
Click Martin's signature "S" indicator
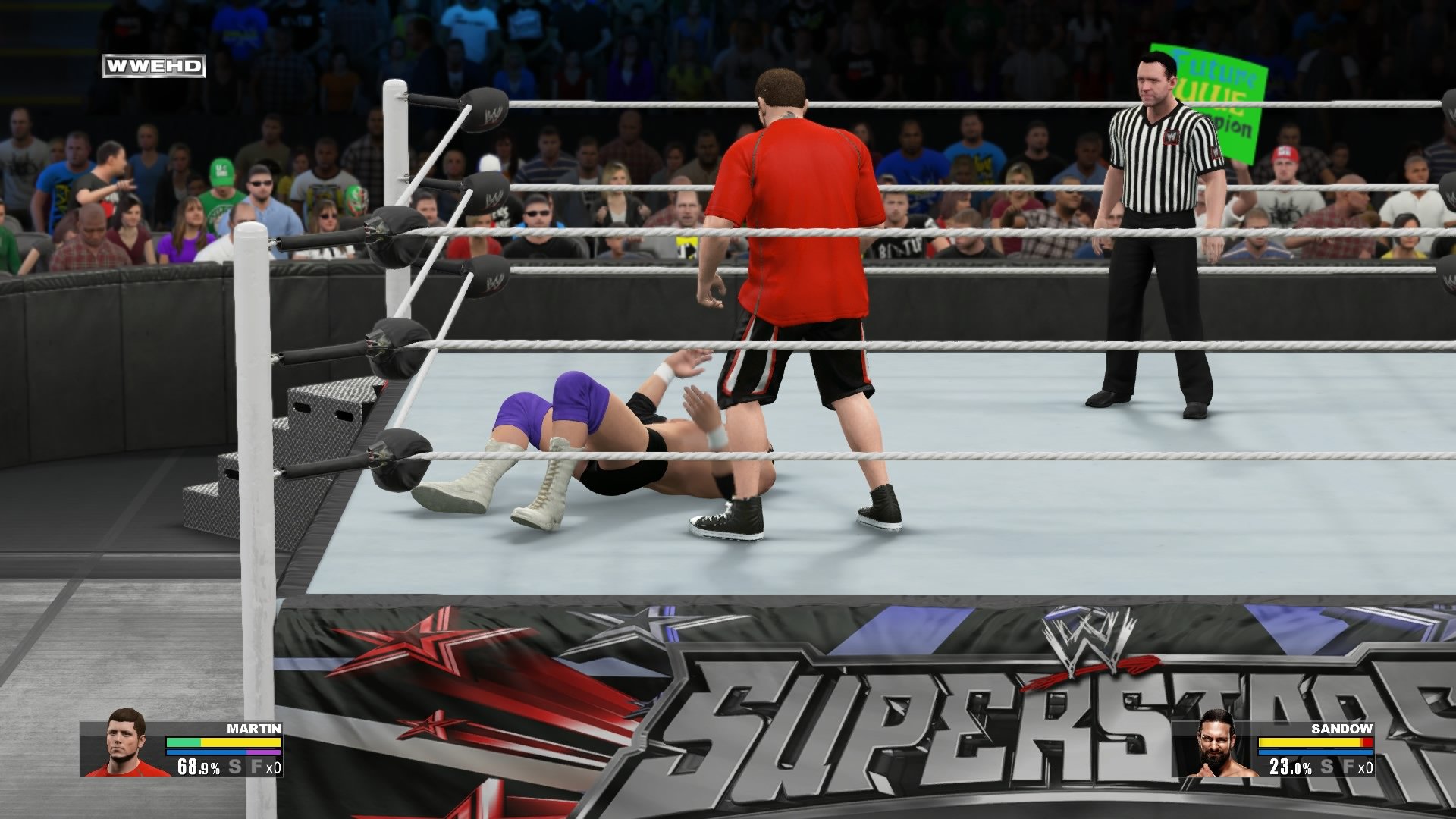pyautogui.click(x=235, y=766)
